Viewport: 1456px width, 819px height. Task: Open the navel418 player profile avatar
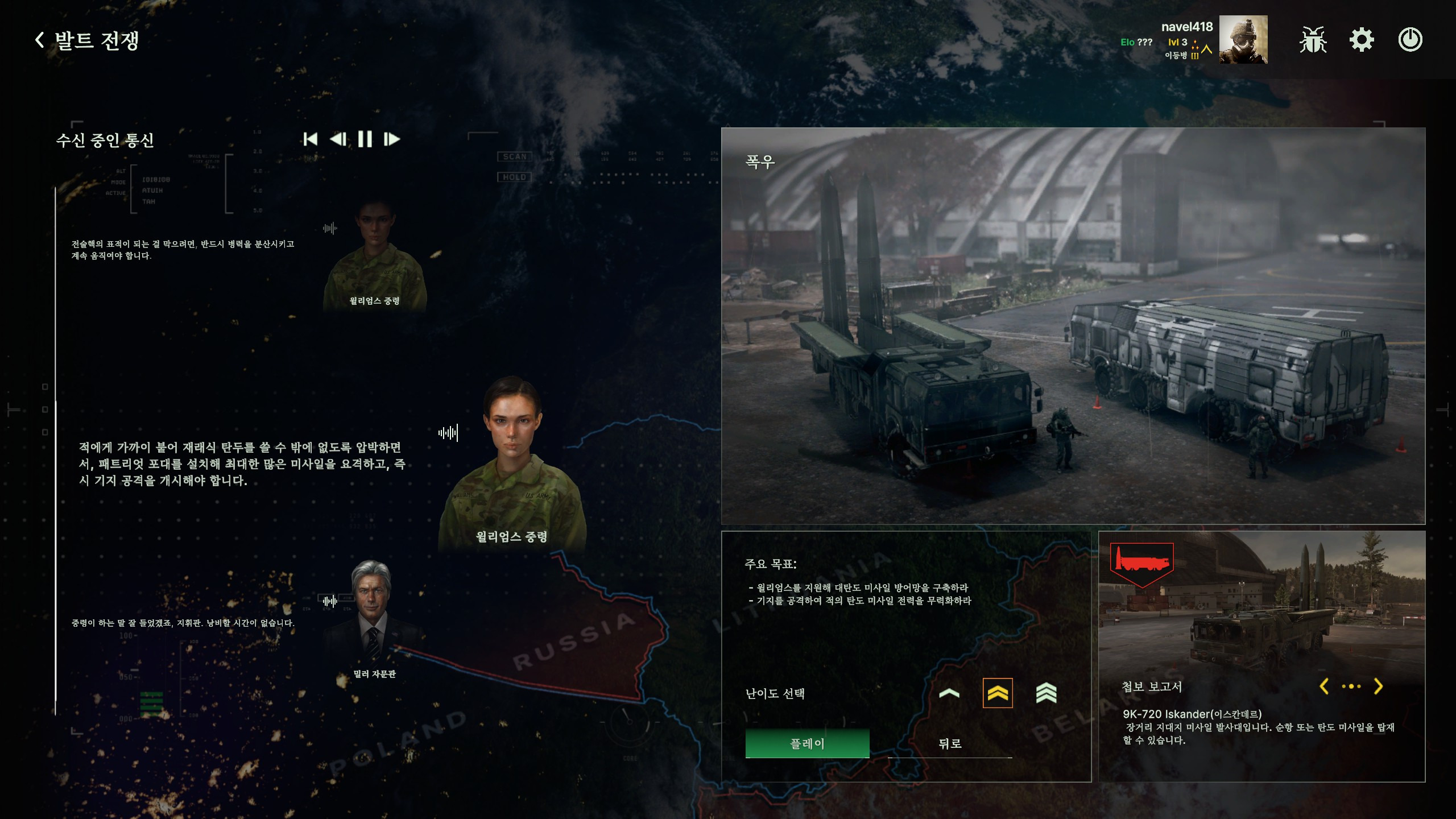point(1243,40)
